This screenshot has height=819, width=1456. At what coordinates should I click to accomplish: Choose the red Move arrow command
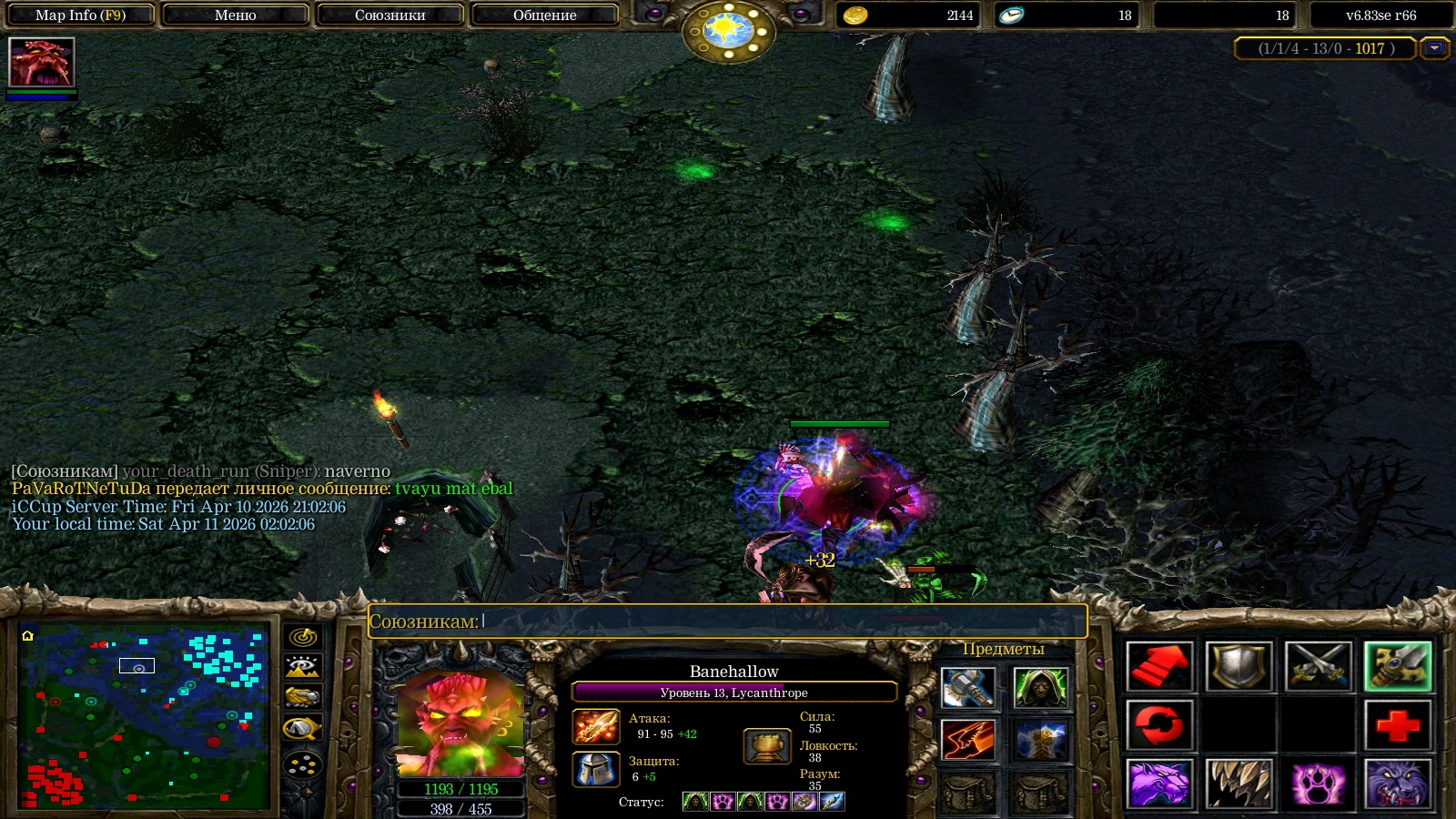coord(1158,667)
